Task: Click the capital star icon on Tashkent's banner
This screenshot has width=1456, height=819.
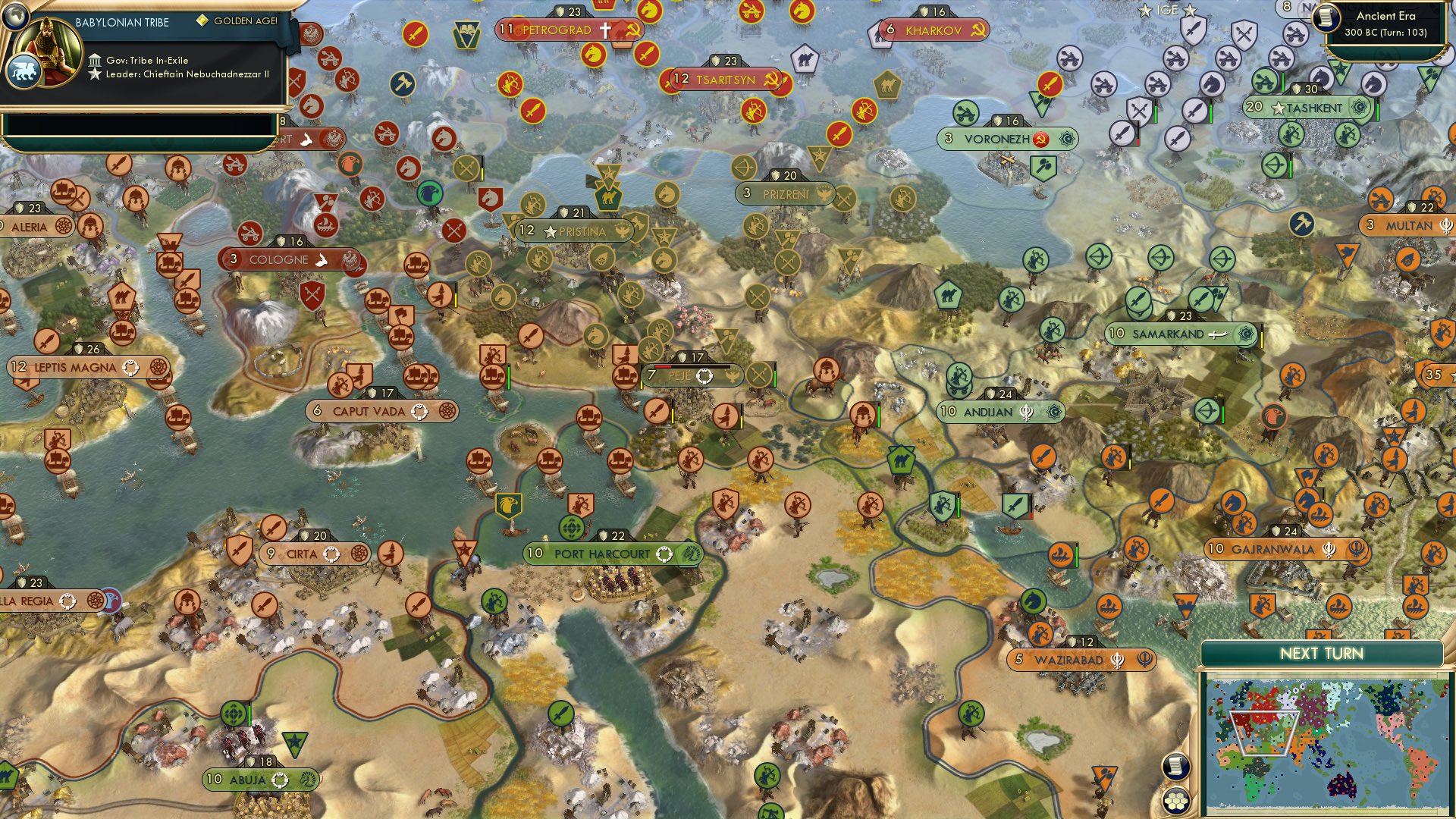Action: 1279,108
